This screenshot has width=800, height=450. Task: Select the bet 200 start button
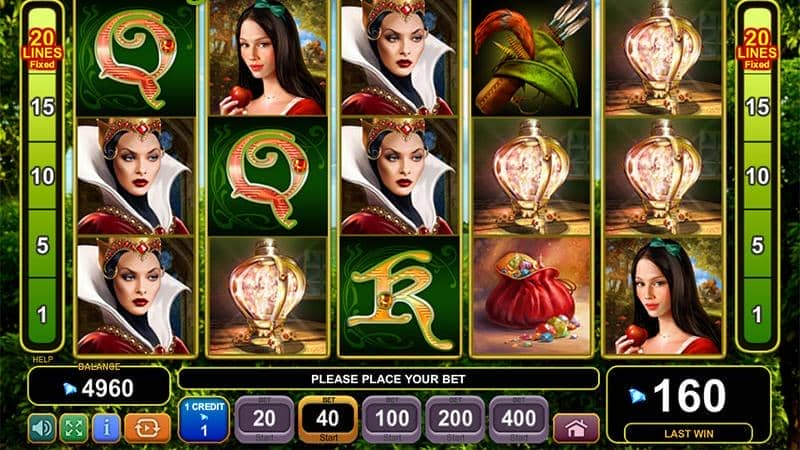click(453, 420)
